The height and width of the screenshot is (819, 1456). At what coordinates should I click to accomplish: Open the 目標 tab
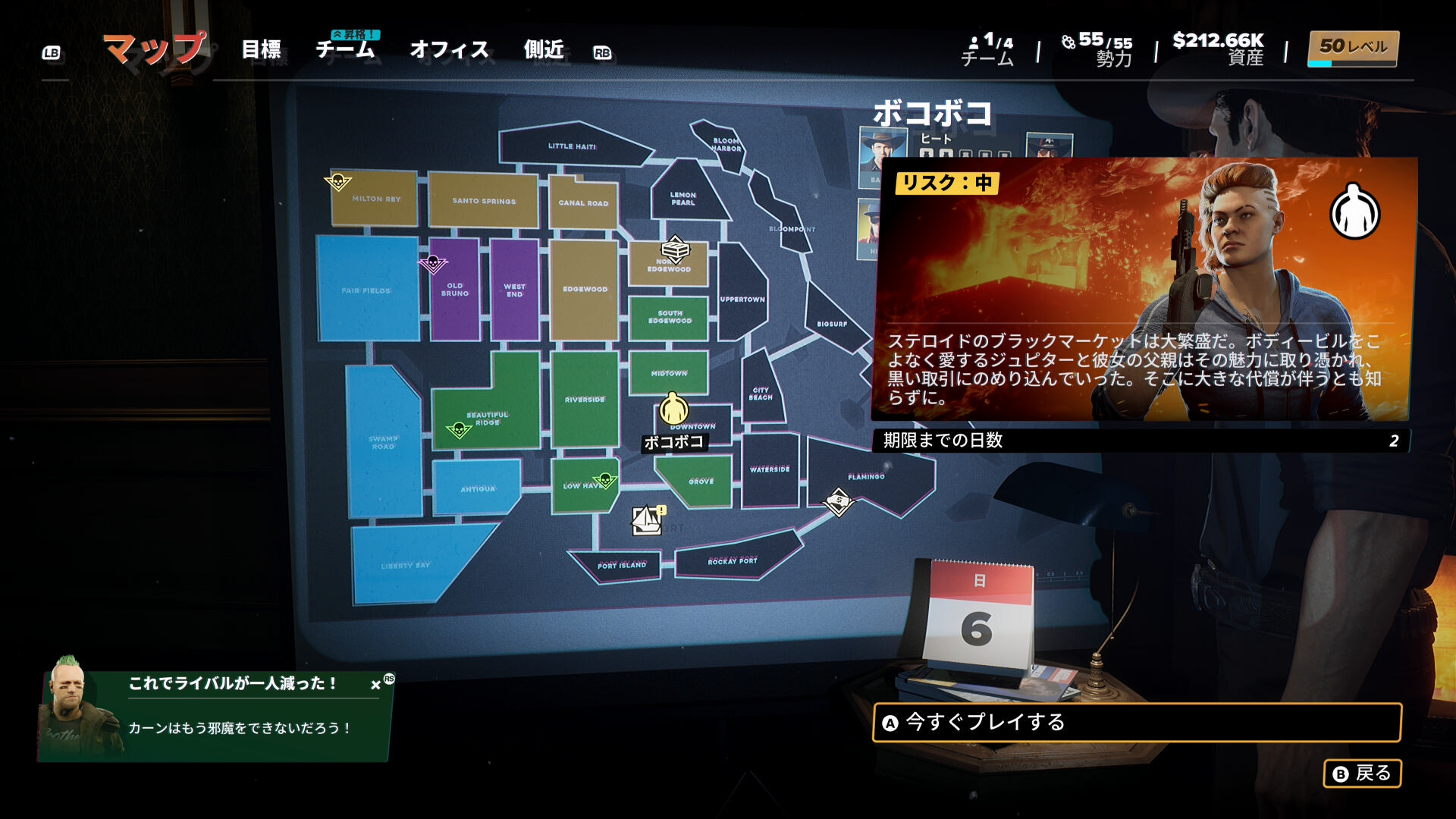coord(261,50)
